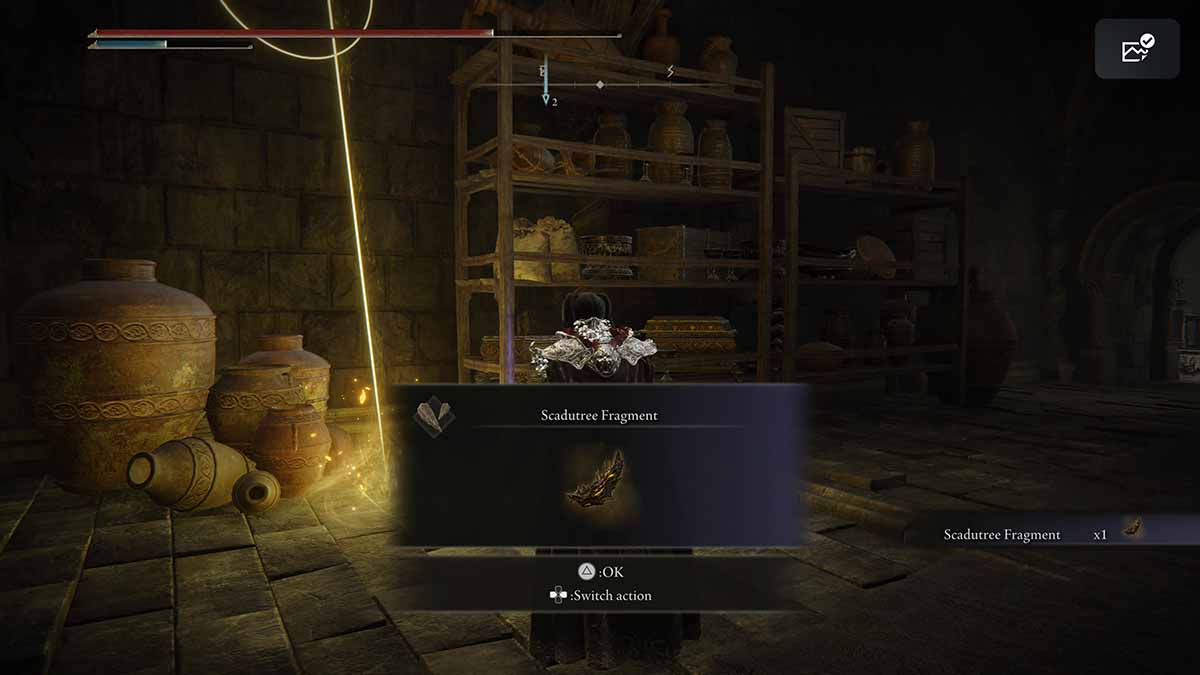Click the screenshot saved notification icon
1200x675 pixels.
pos(1137,49)
